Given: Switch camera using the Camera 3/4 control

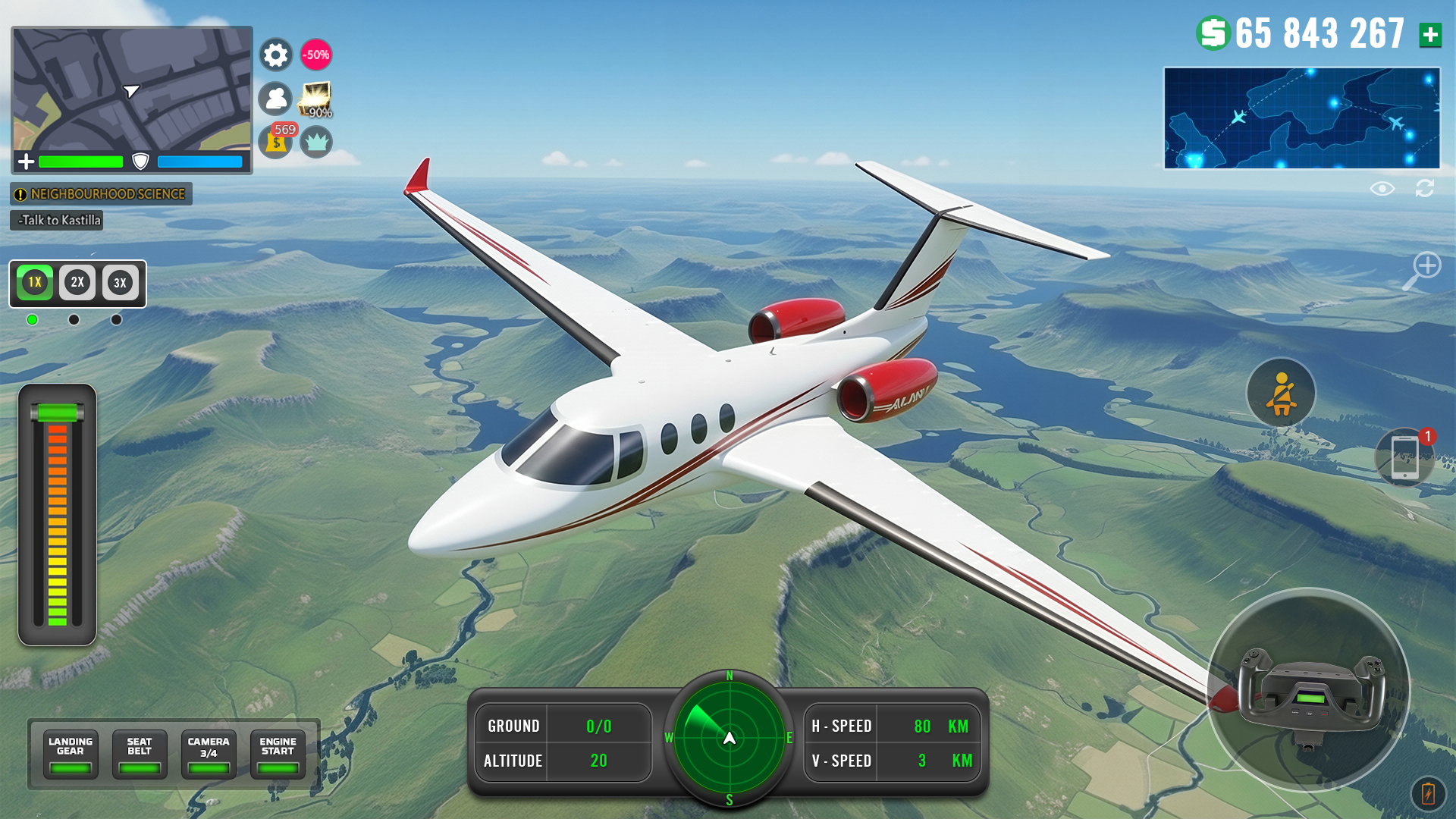Looking at the screenshot, I should point(209,755).
